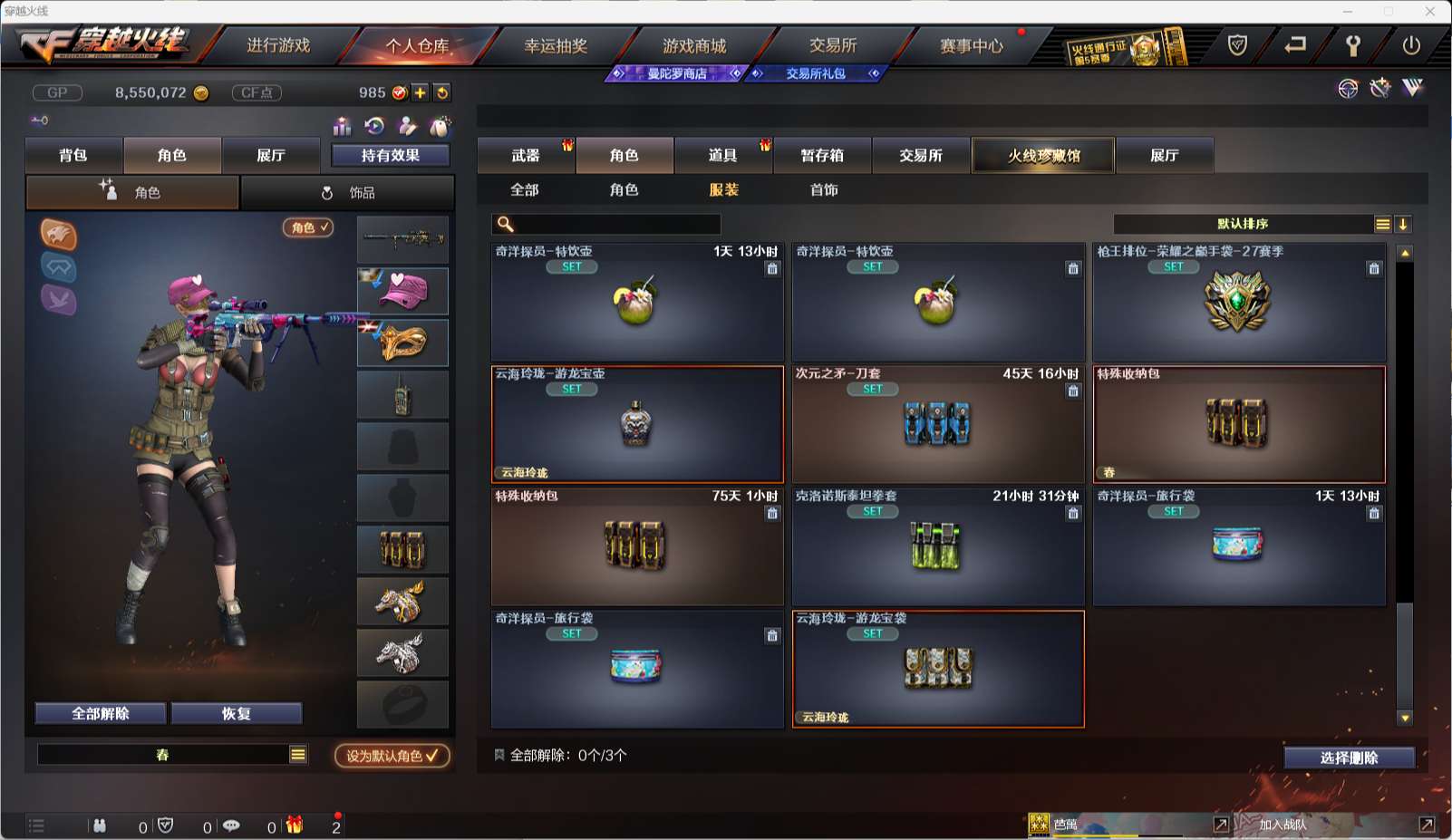Toggle SET on 次元之矛-刀套
The height and width of the screenshot is (840, 1452).
(872, 389)
